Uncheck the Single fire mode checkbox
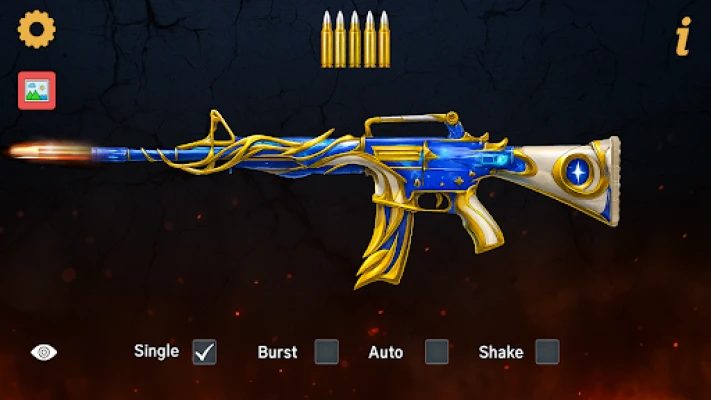 click(x=204, y=352)
